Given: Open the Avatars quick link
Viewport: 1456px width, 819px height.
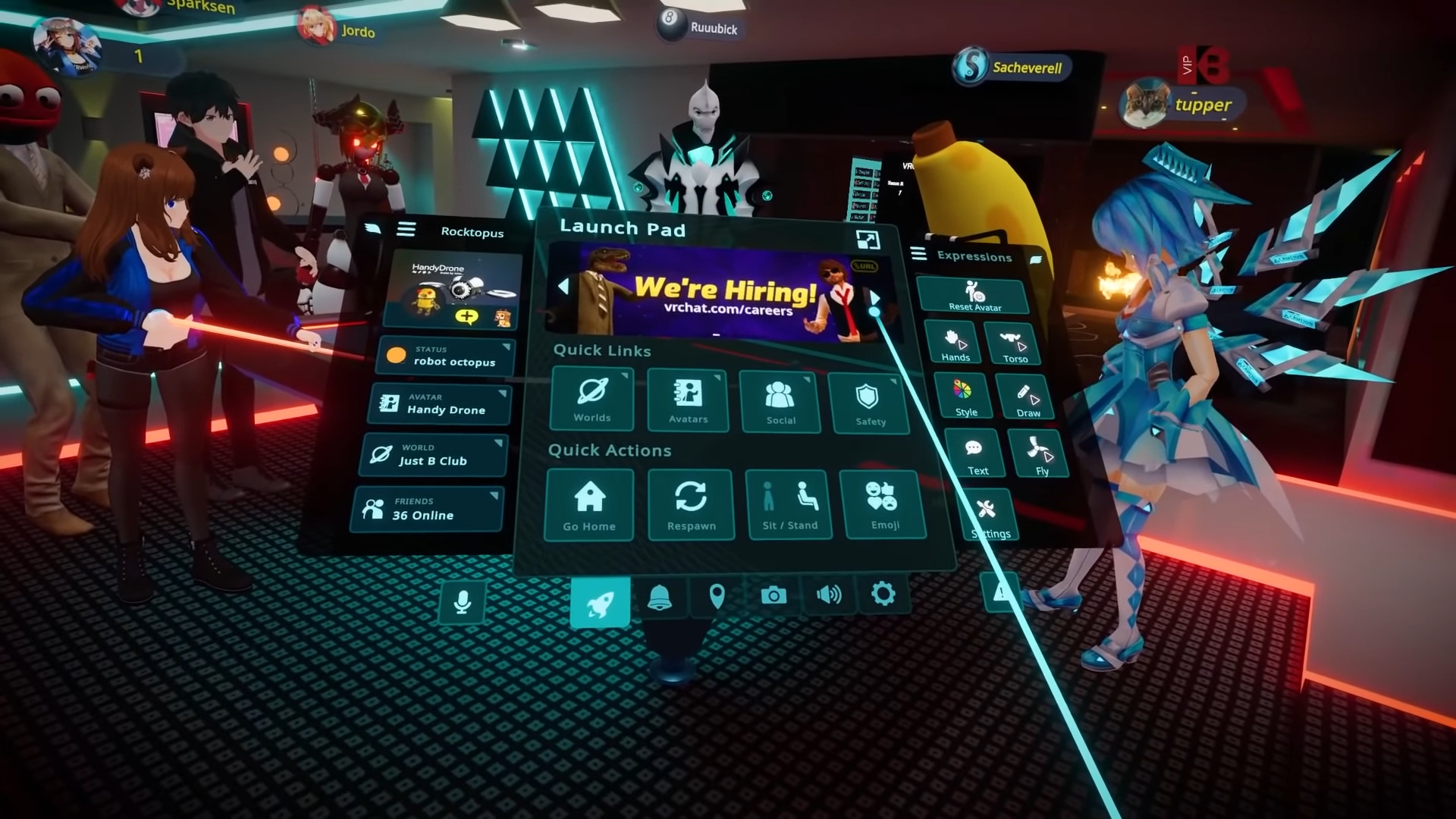Looking at the screenshot, I should 688,400.
